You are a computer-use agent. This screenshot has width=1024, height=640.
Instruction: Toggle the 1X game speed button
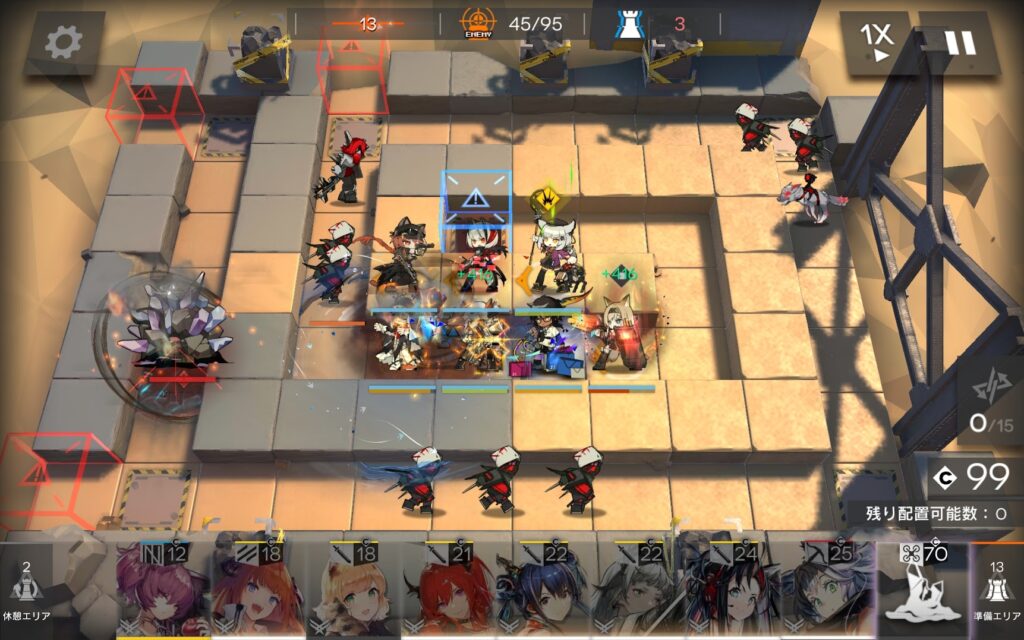click(x=875, y=42)
